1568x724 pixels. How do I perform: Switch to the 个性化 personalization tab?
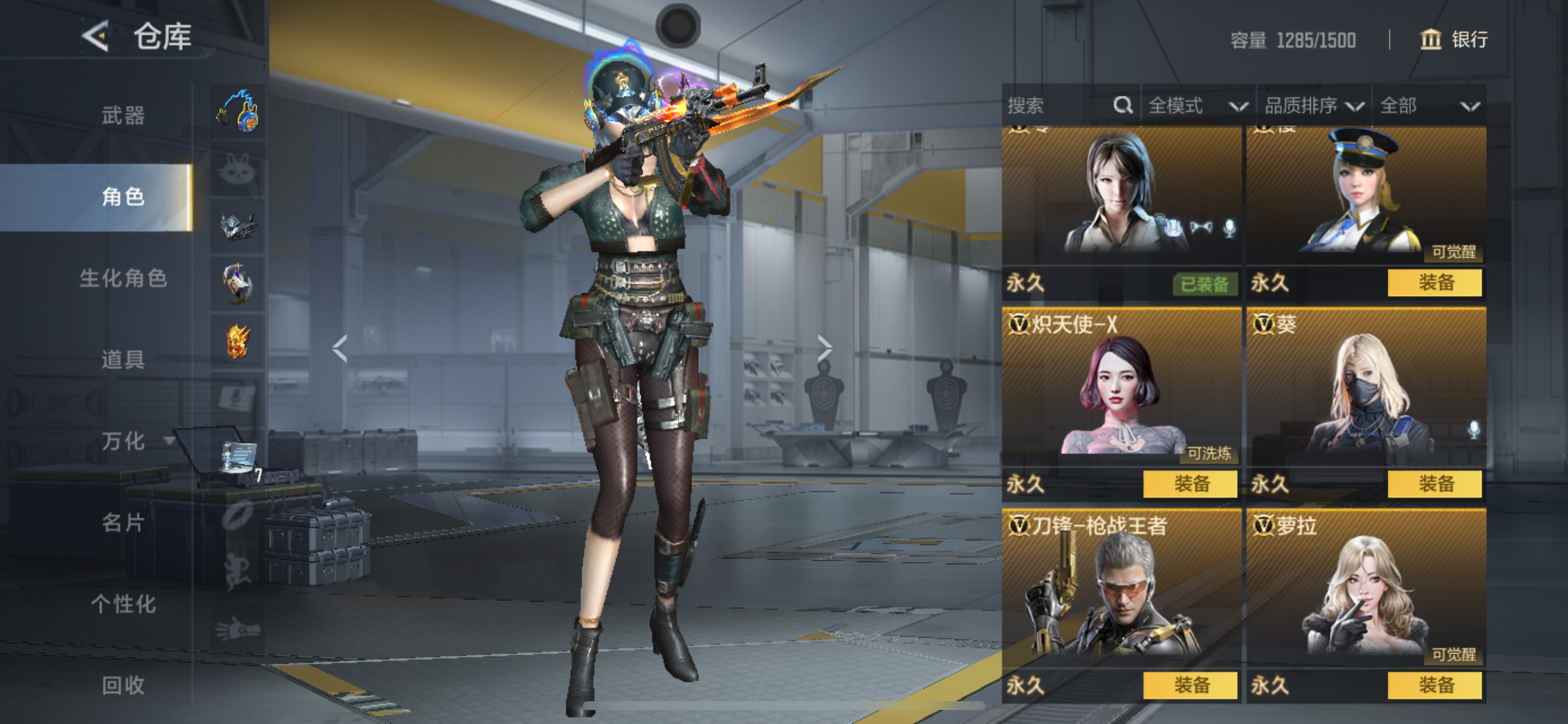point(123,604)
